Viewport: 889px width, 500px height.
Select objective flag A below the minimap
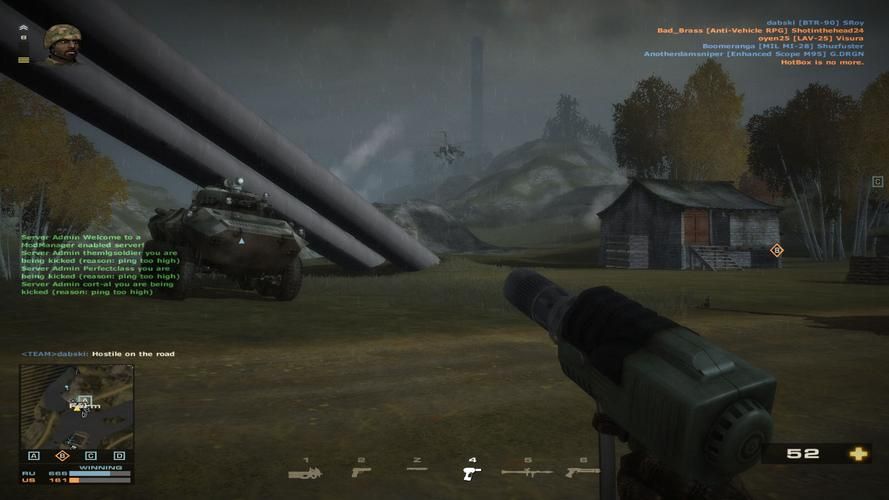point(34,456)
